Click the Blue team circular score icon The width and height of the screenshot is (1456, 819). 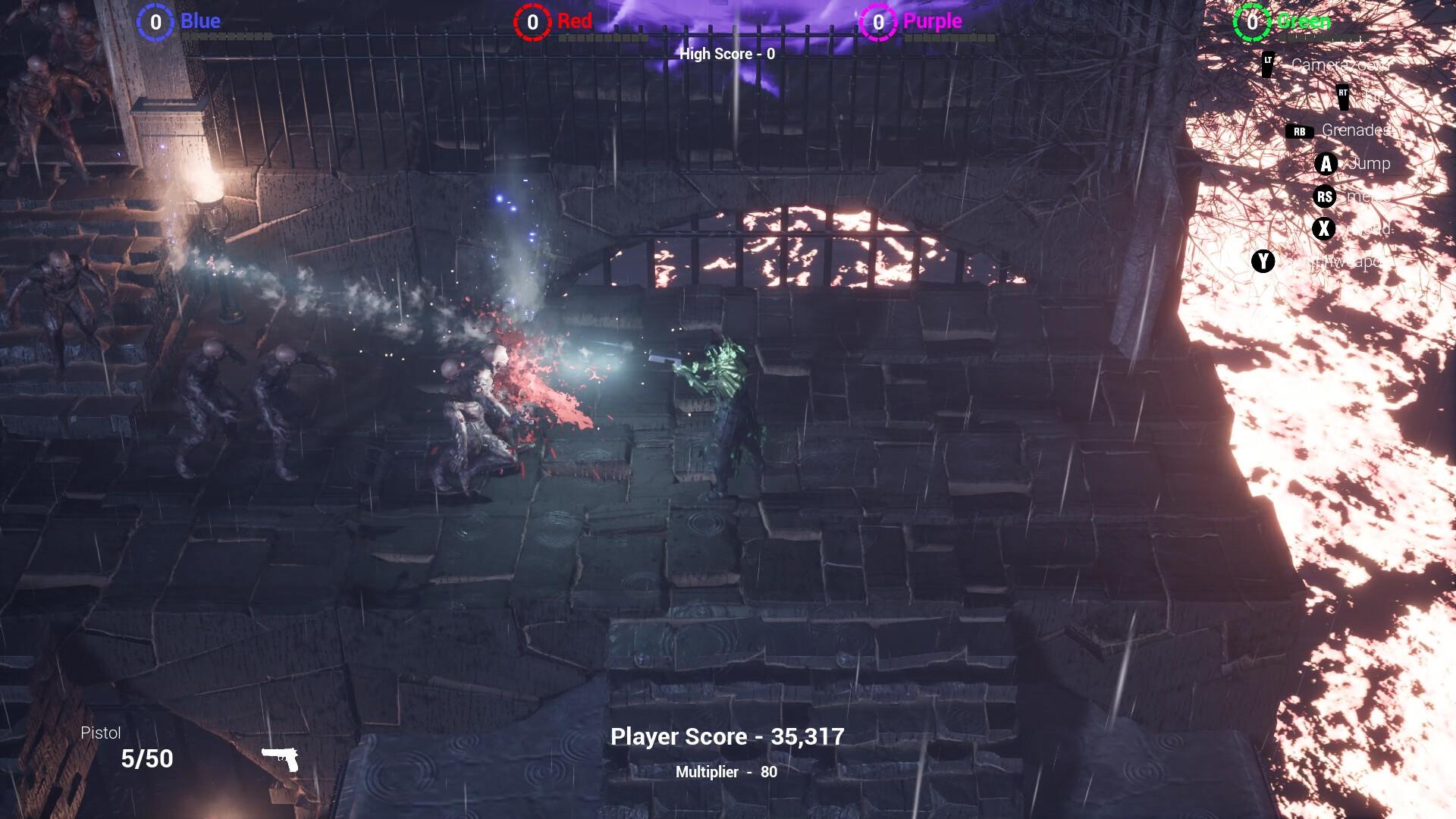pyautogui.click(x=155, y=22)
